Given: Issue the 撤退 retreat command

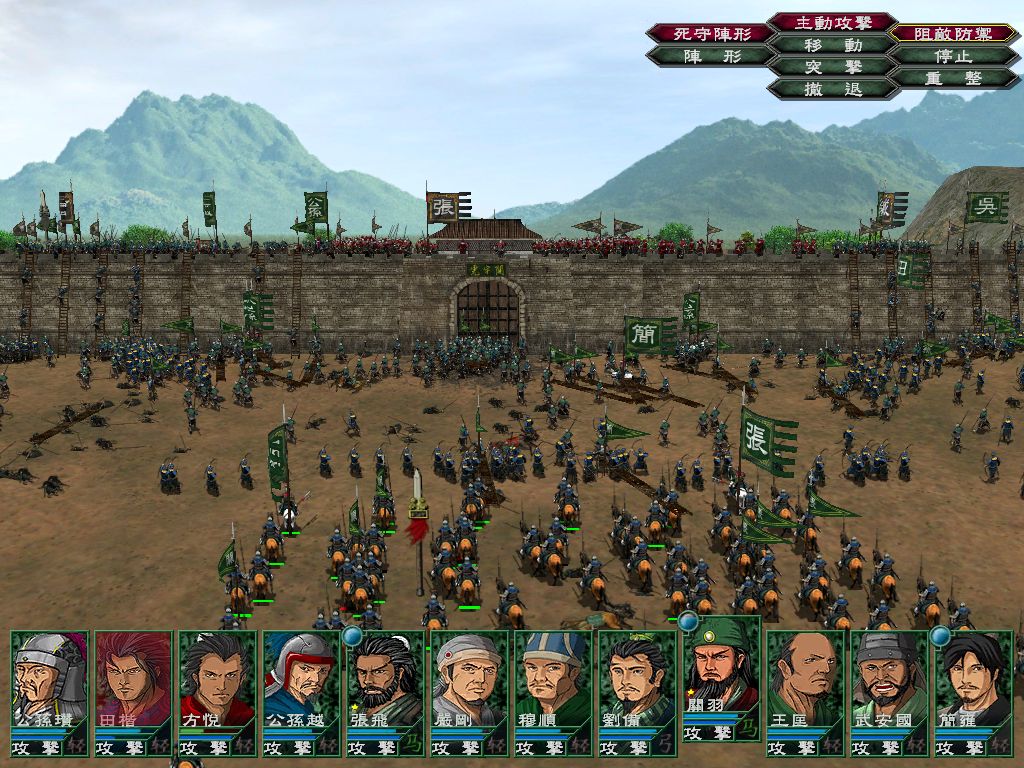Looking at the screenshot, I should click(x=833, y=89).
